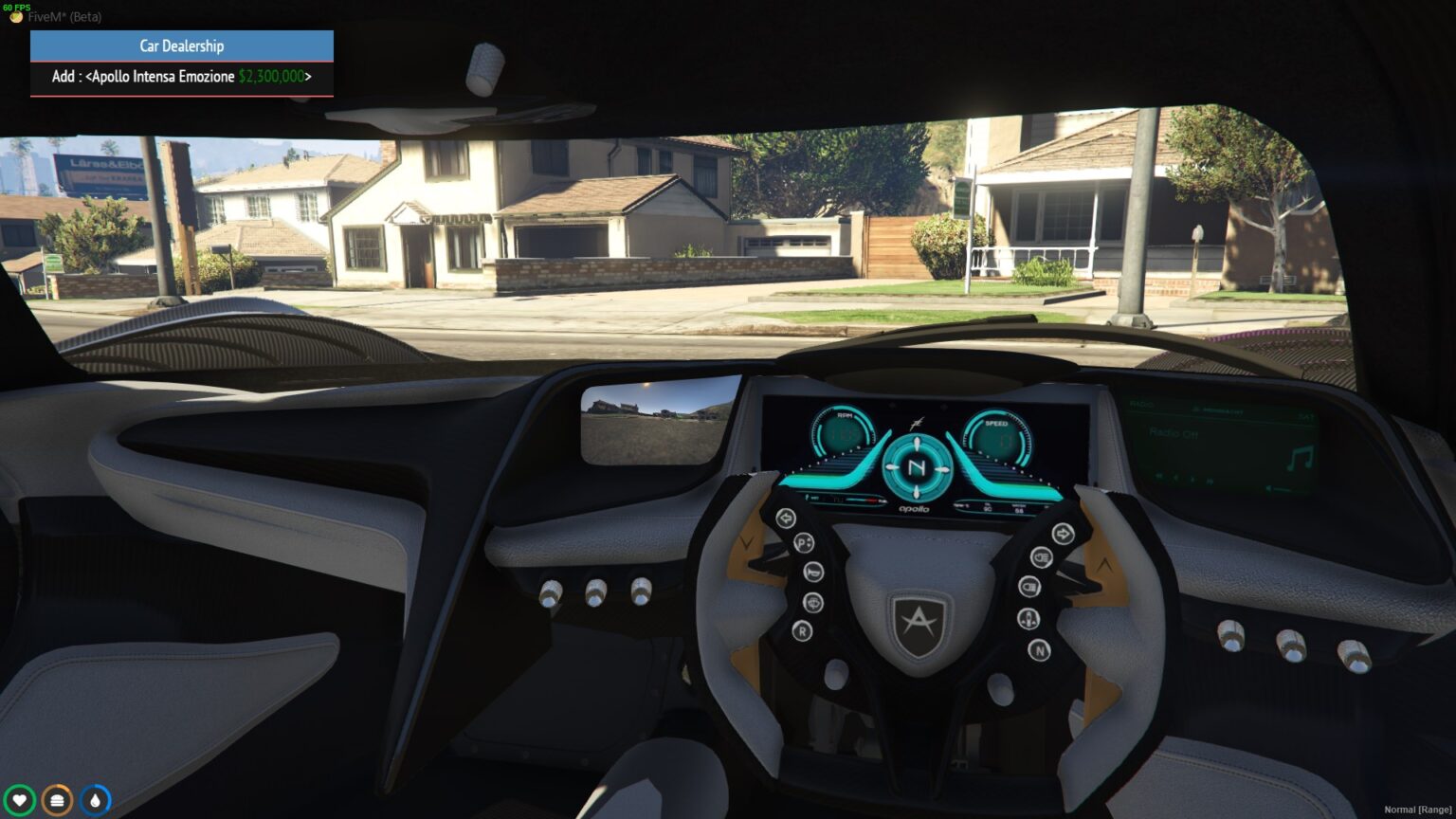
Task: Click the Apollo emblem on the steering wheel
Action: pos(919,621)
